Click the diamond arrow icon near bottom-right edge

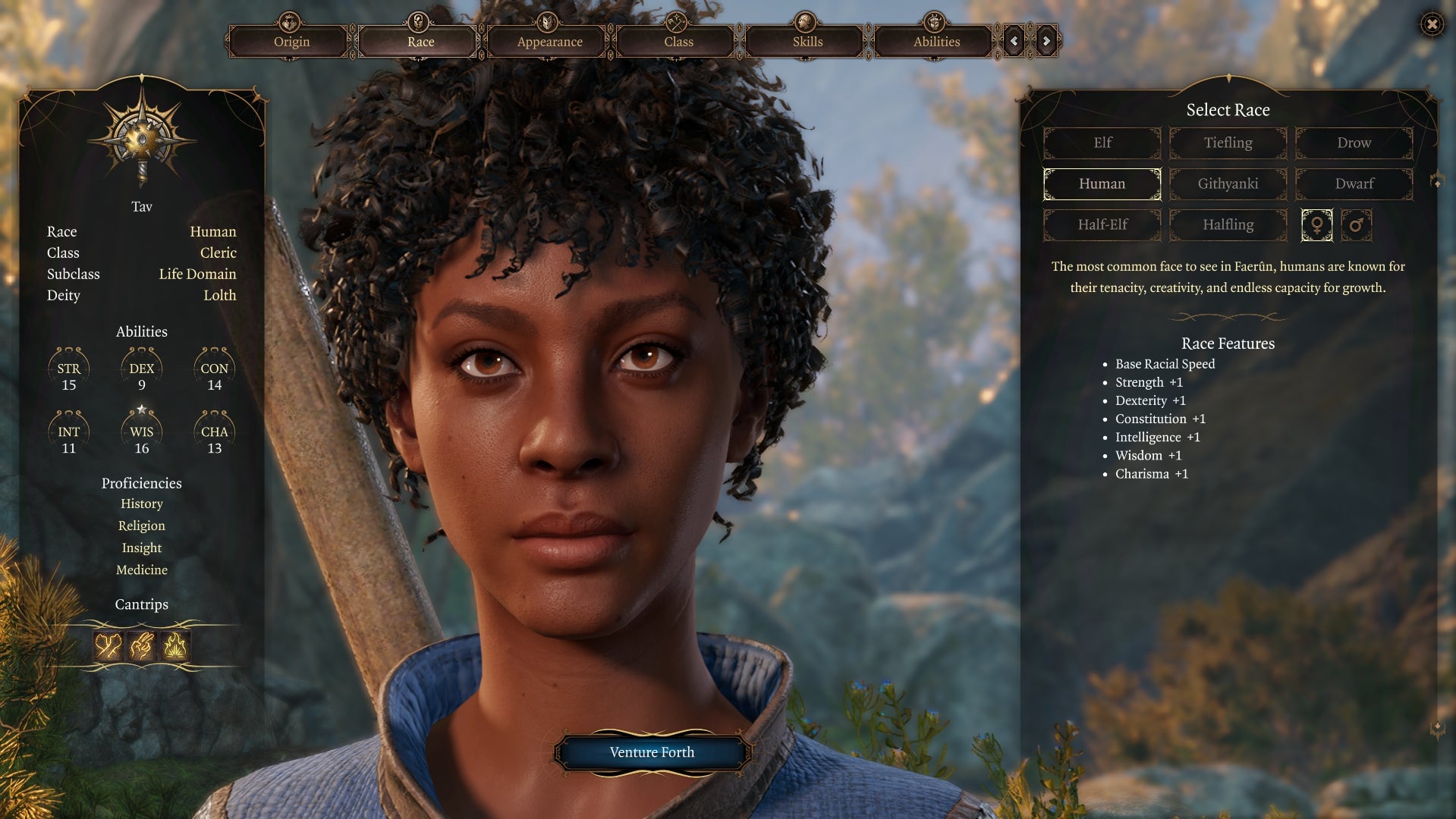coord(1437,724)
